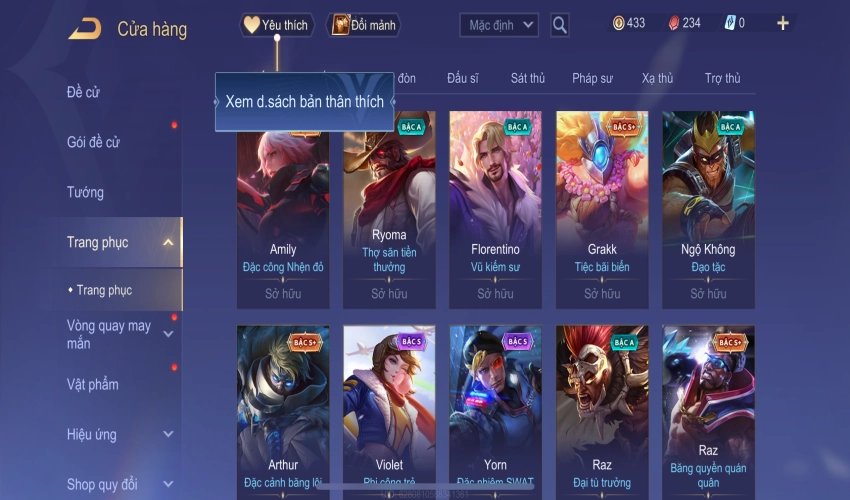Viewport: 850px width, 500px height.
Task: Select the Ryoma skin card
Action: click(x=389, y=208)
